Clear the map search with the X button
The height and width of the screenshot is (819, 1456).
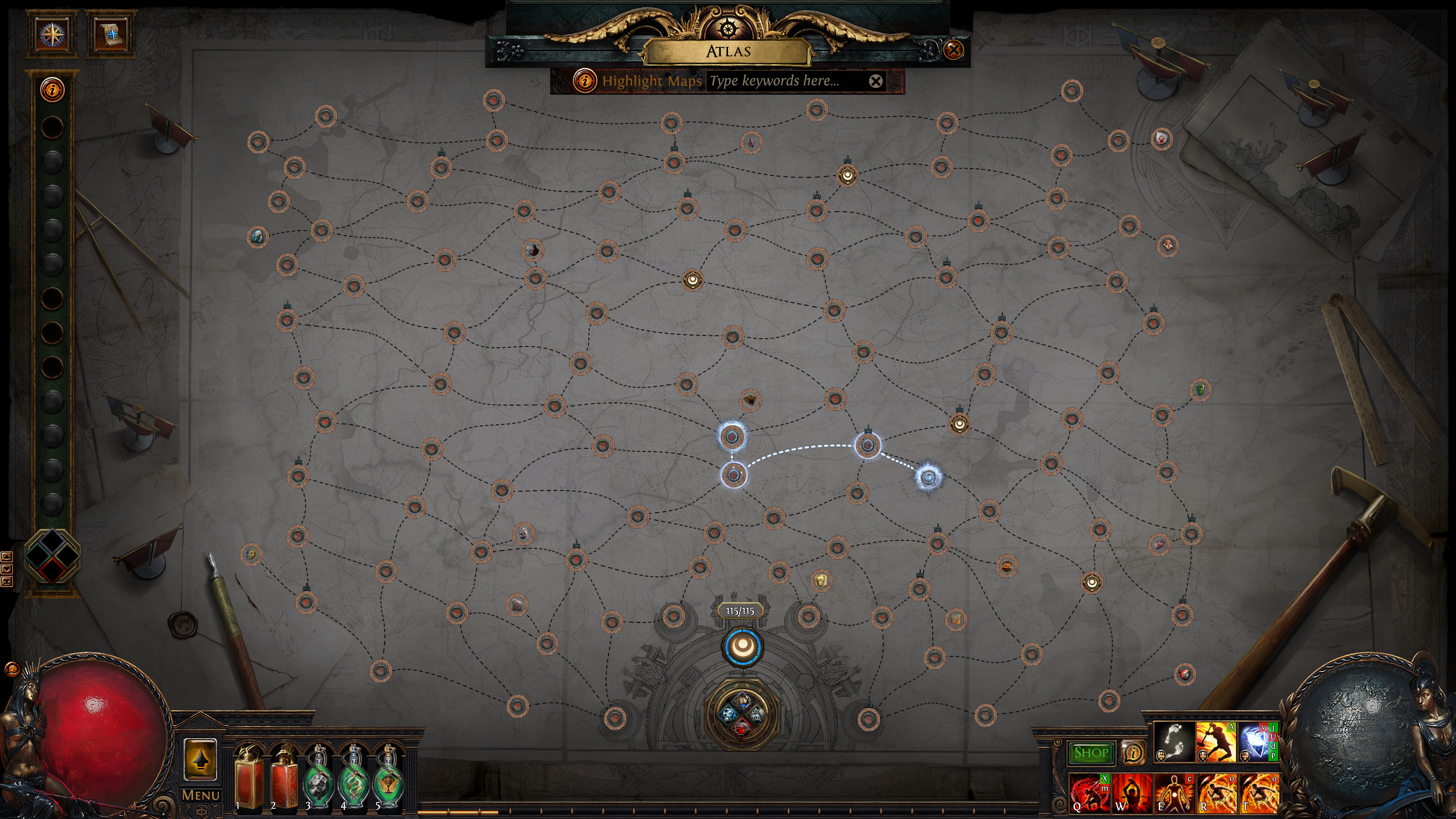click(876, 81)
